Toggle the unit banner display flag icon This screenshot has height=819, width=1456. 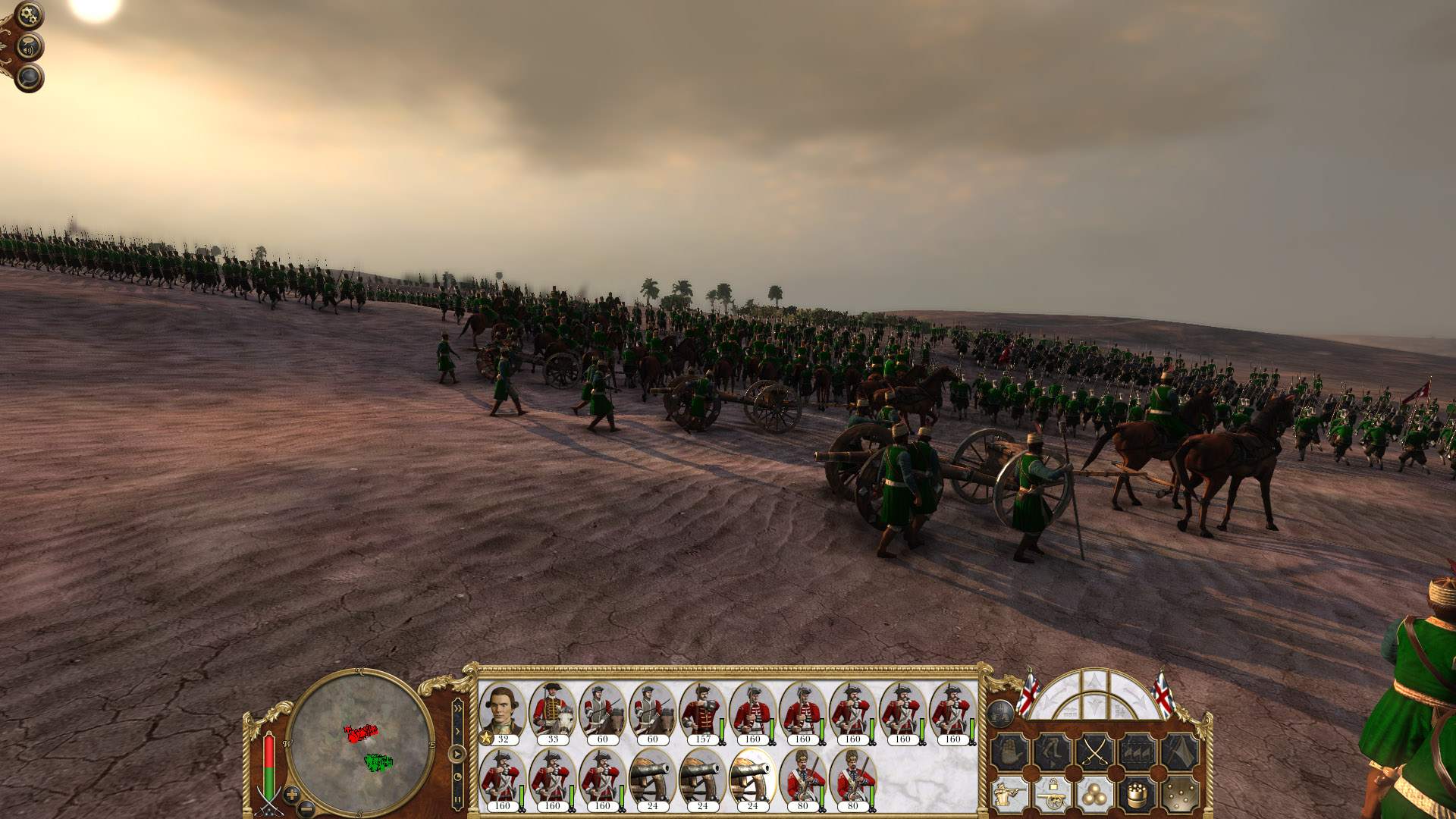click(x=1181, y=752)
